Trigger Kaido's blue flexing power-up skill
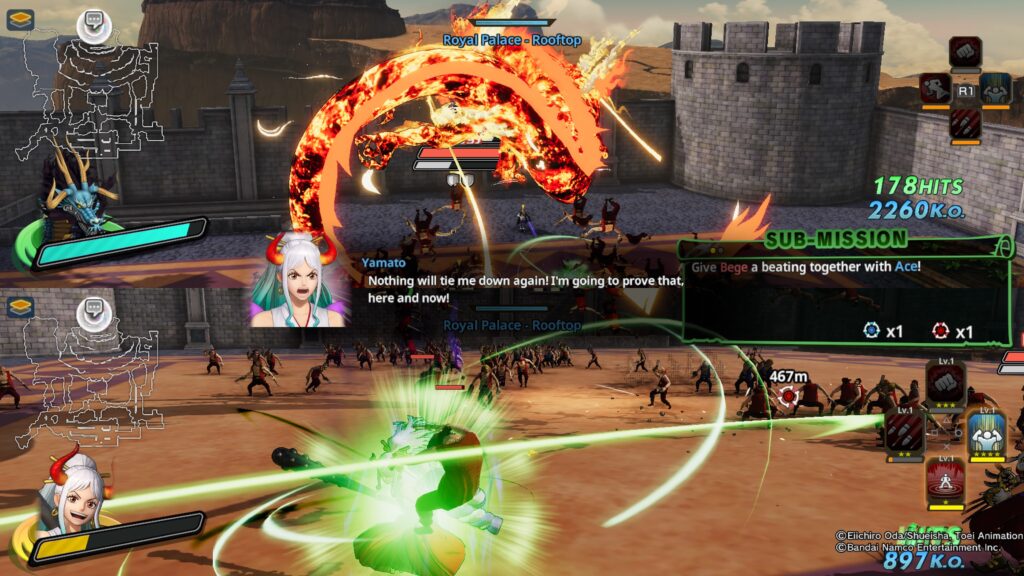The width and height of the screenshot is (1024, 576). tap(995, 88)
